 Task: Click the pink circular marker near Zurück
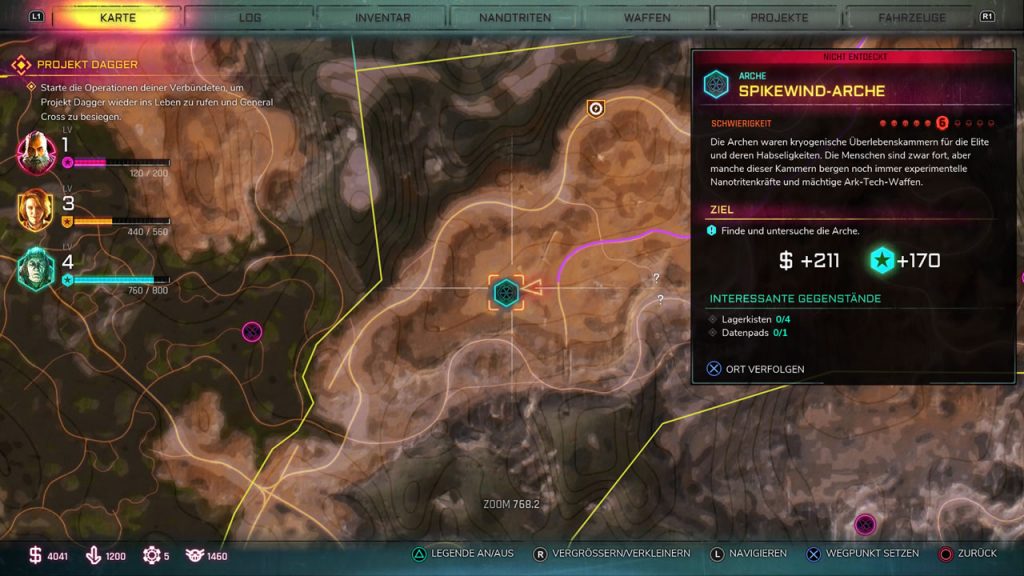(x=865, y=524)
